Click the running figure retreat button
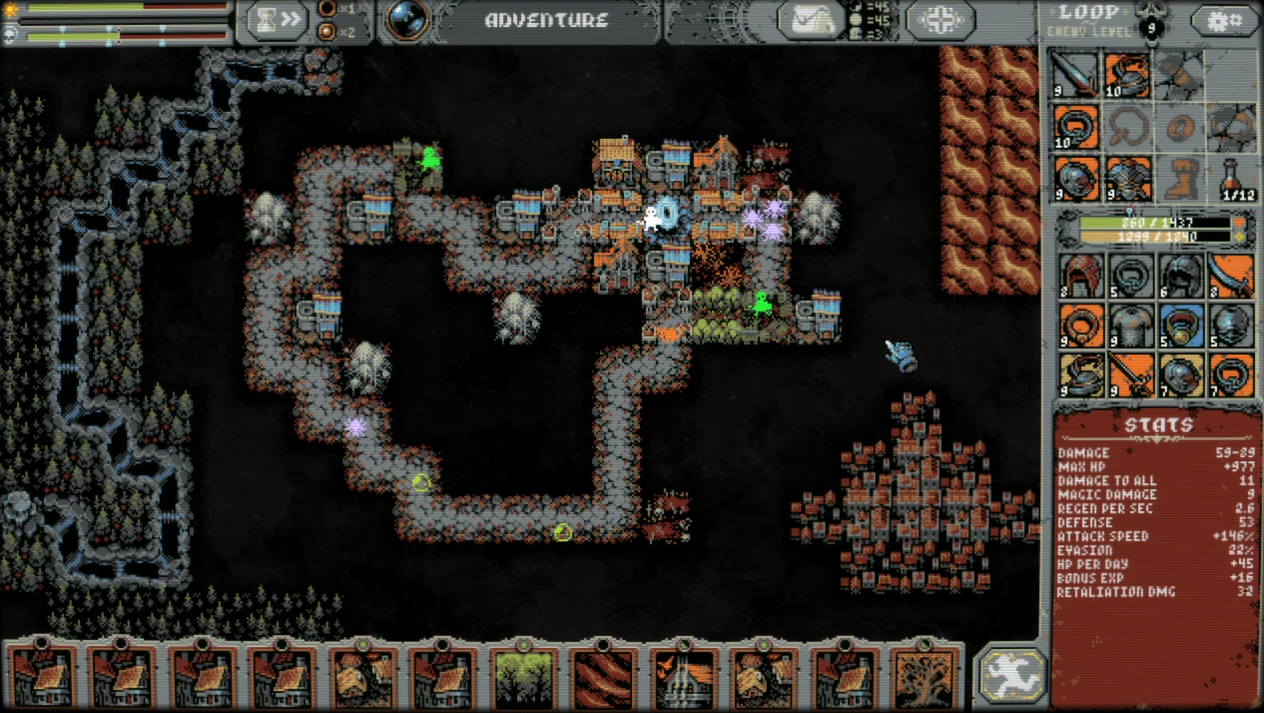 1011,675
